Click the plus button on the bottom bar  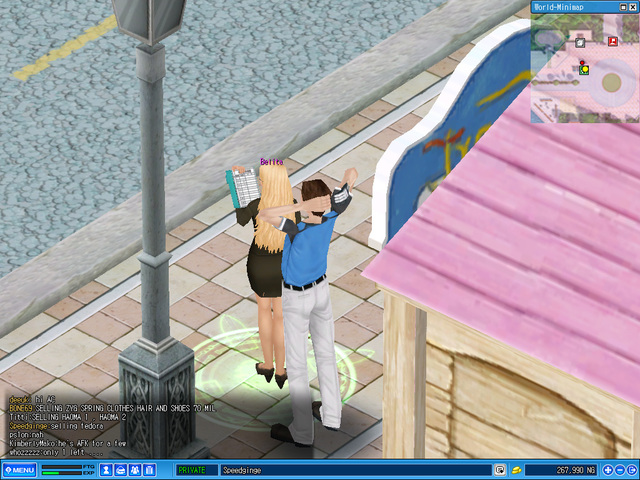tap(607, 470)
